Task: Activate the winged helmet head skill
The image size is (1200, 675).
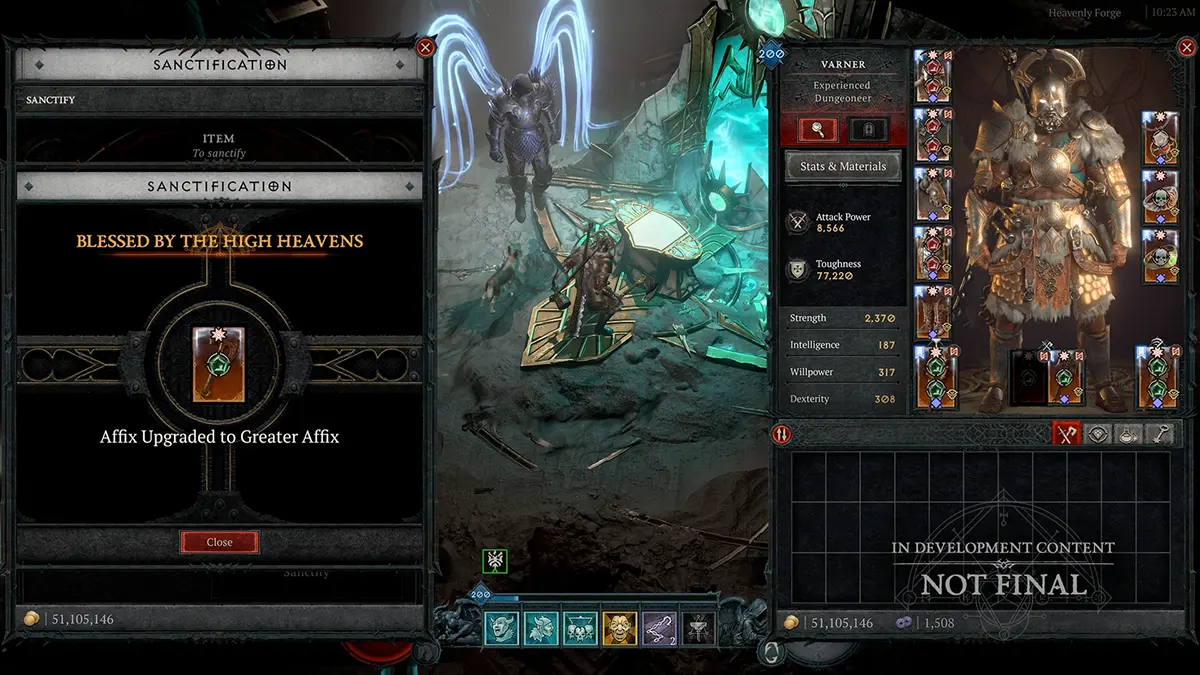Action: click(x=541, y=628)
